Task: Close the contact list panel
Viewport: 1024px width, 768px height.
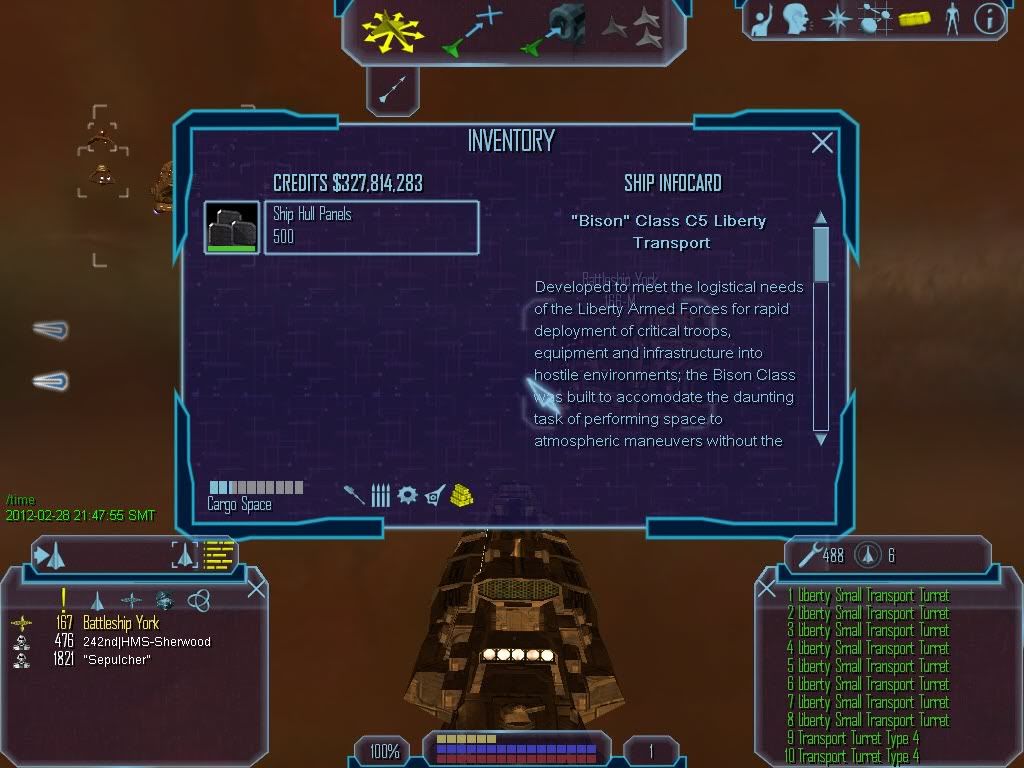Action: pos(256,587)
